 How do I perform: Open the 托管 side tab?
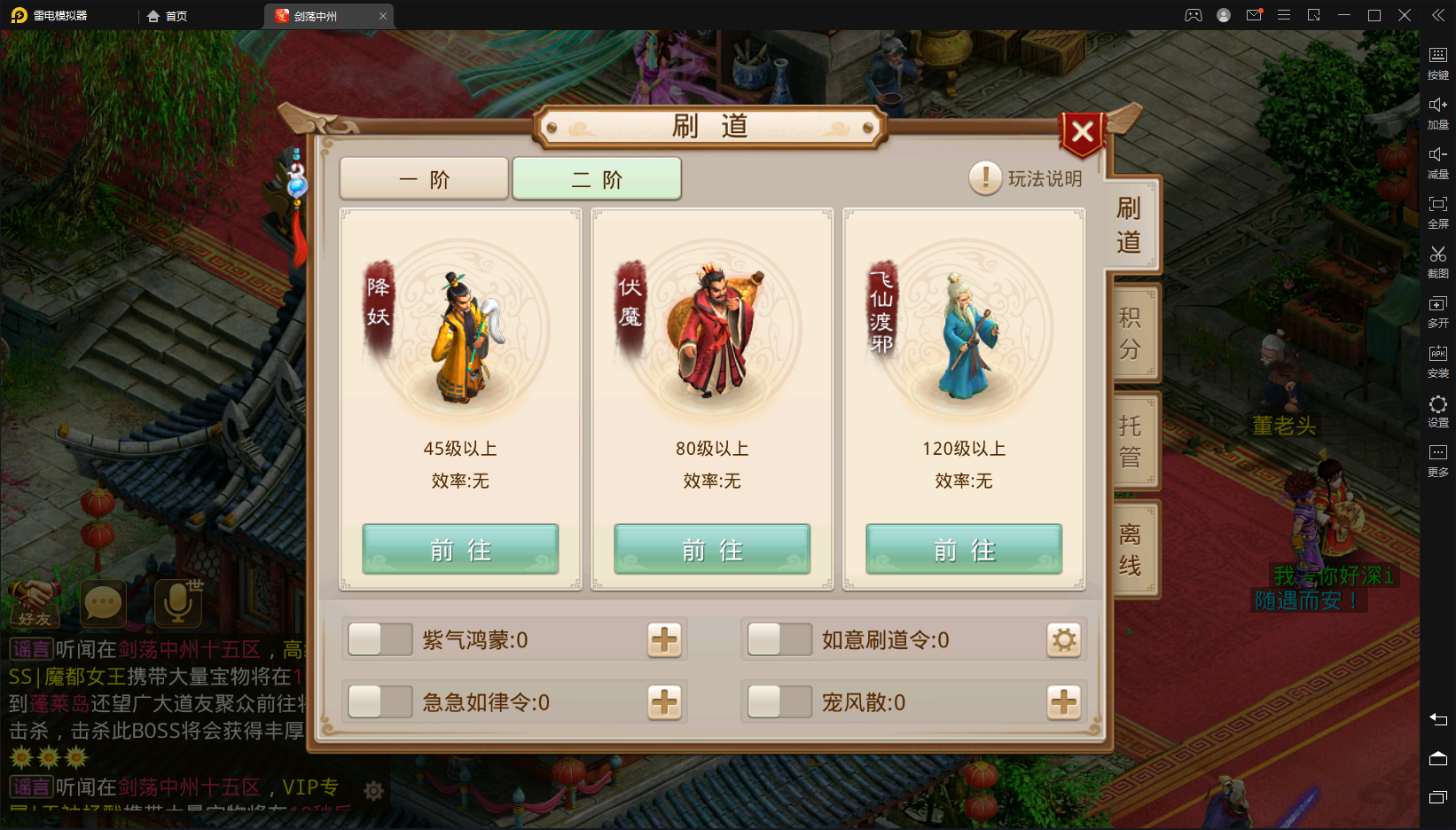[1131, 442]
